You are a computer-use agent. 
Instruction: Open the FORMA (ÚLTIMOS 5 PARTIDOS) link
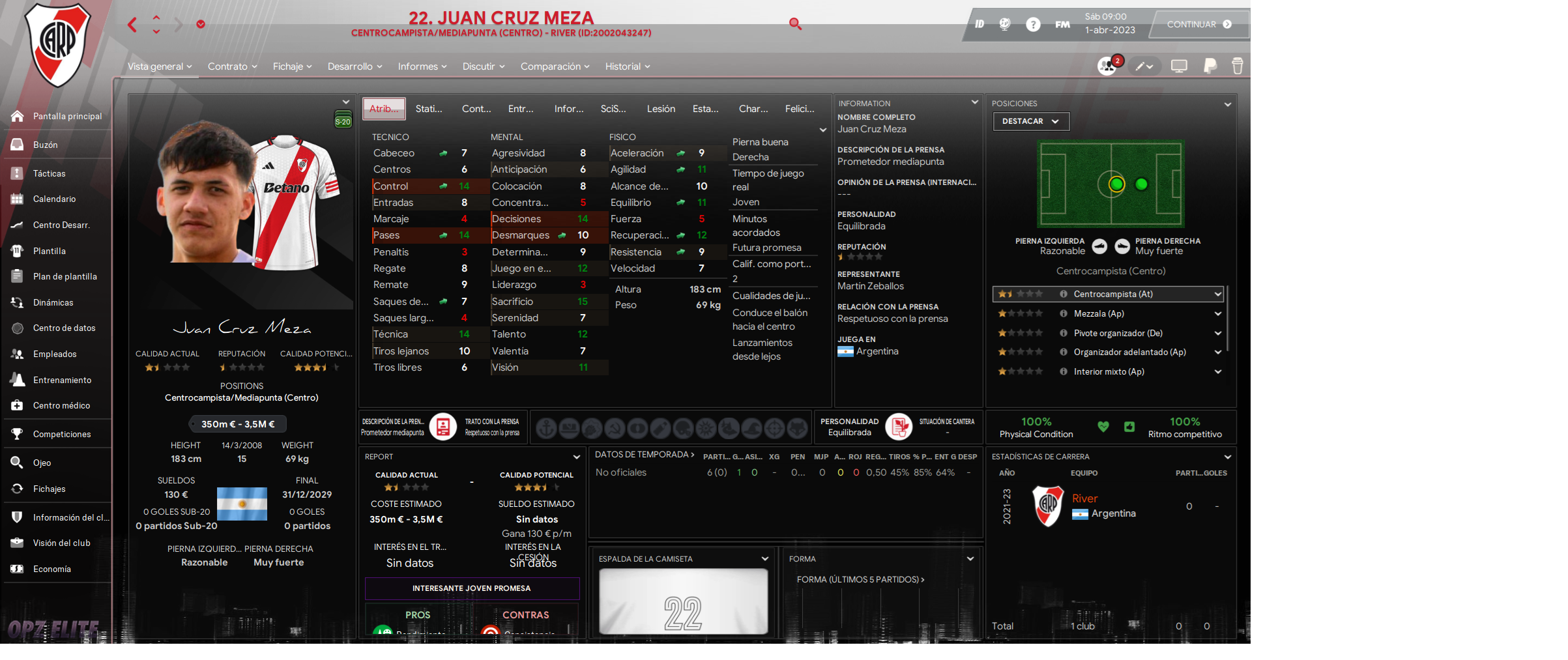pos(860,579)
